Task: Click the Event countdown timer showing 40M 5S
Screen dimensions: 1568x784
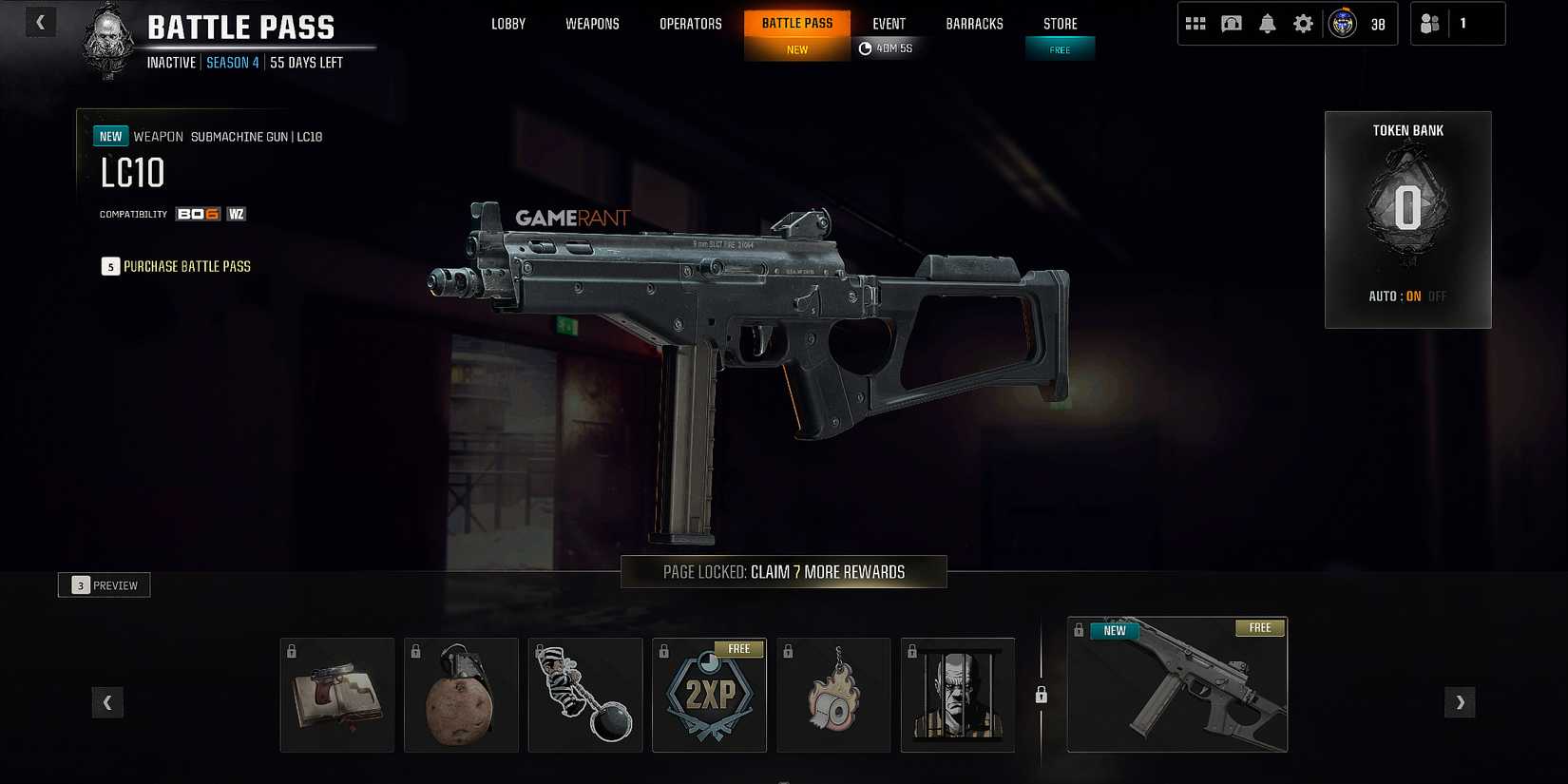Action: 889,46
